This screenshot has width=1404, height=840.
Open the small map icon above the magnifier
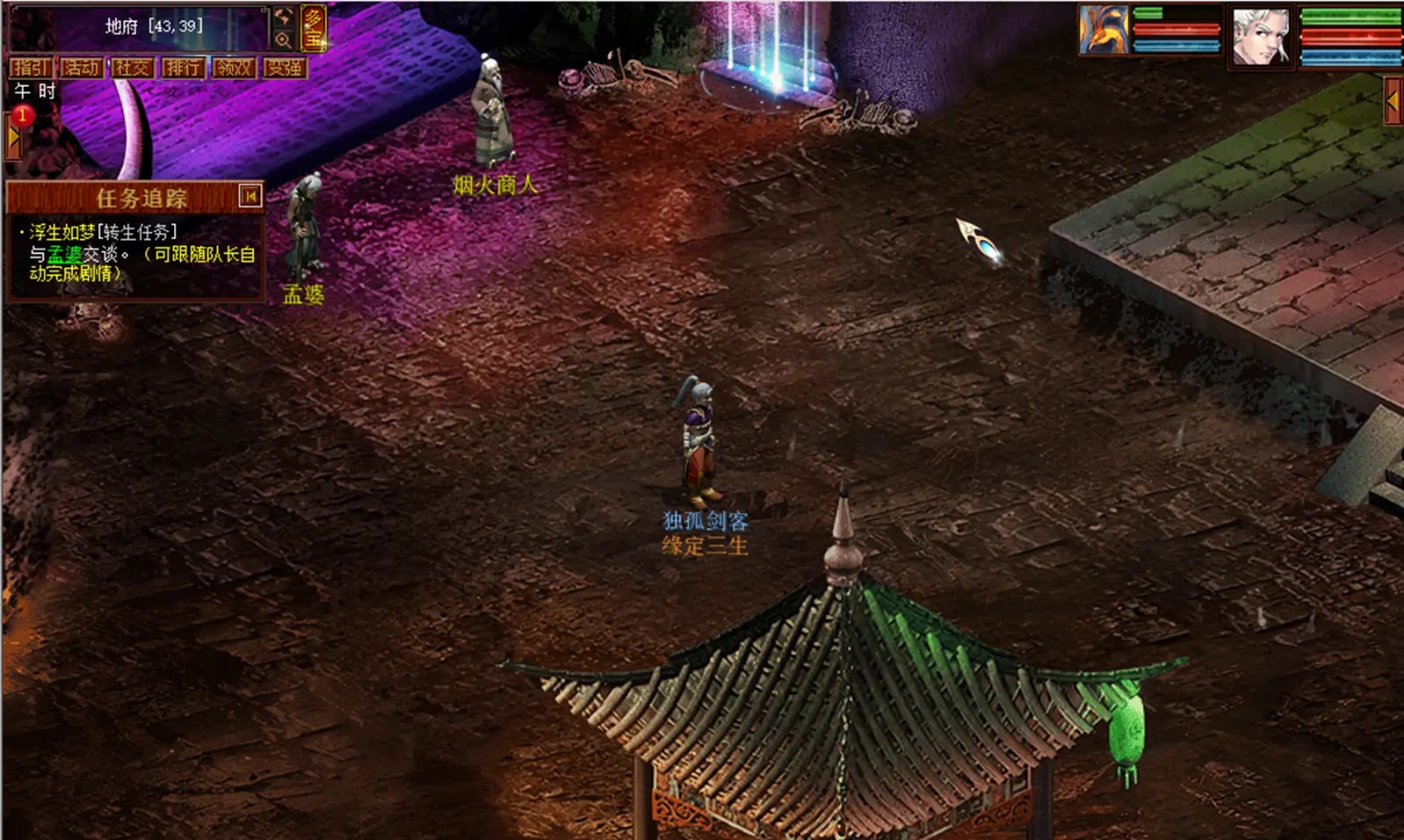coord(283,17)
